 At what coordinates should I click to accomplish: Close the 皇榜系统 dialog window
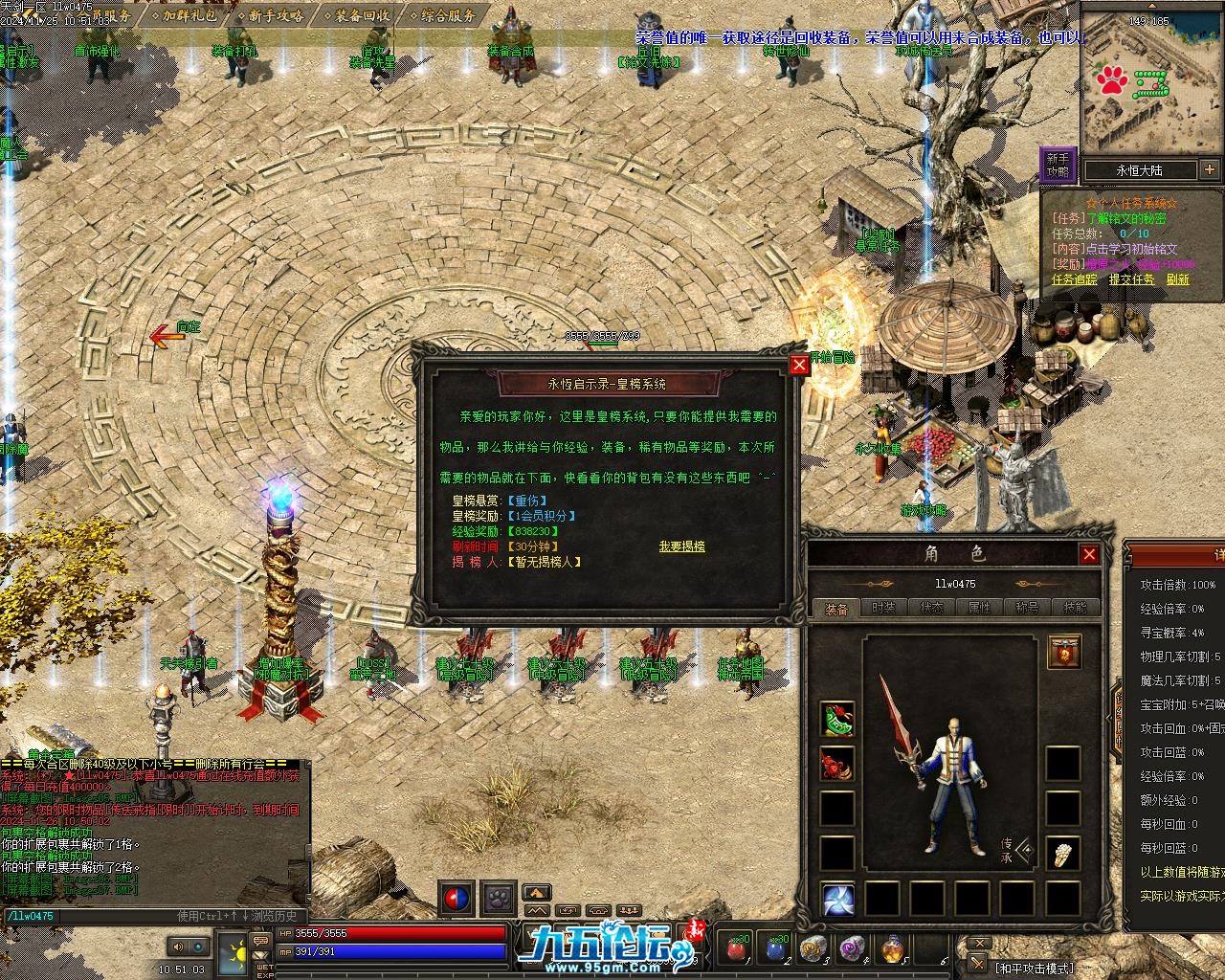(800, 365)
